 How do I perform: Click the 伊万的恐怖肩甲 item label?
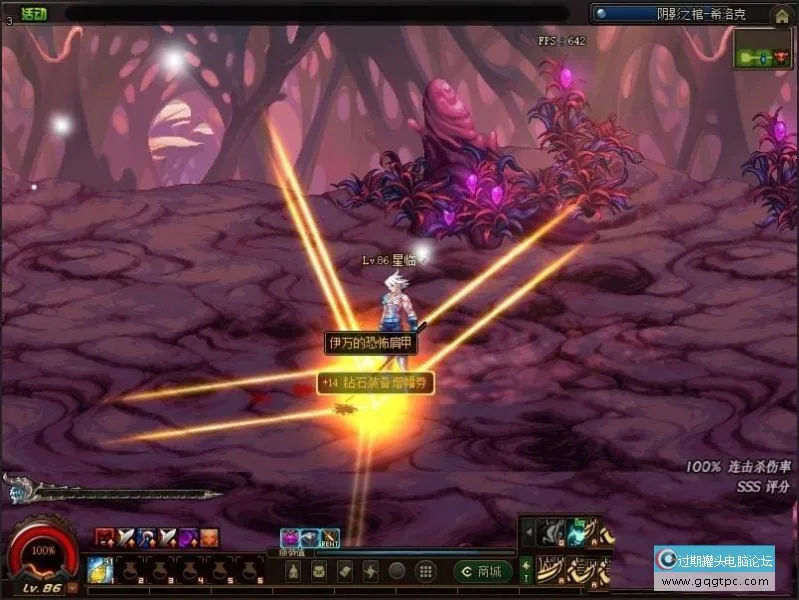point(371,343)
